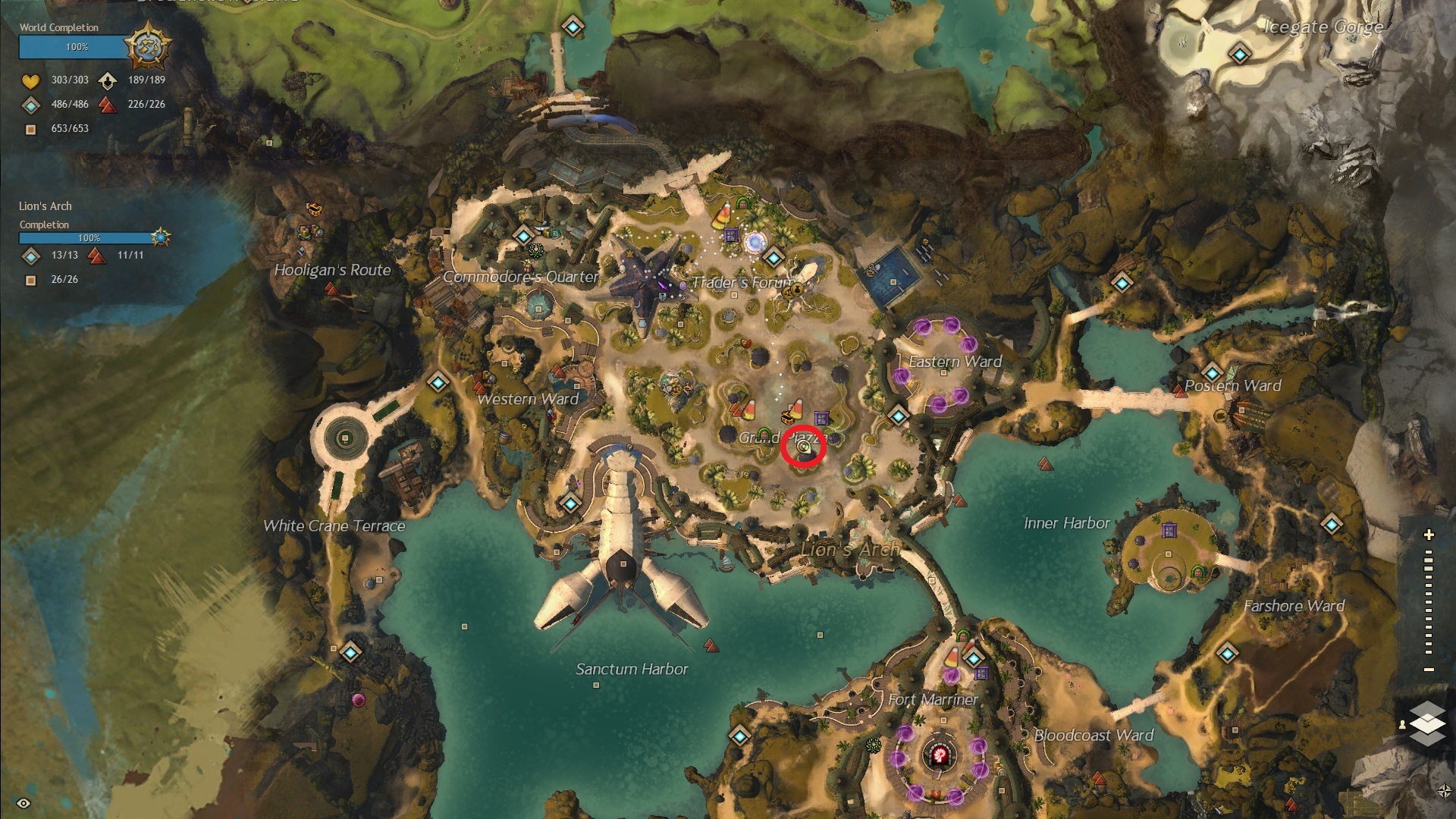Click the map zoom level slider

[1429, 603]
